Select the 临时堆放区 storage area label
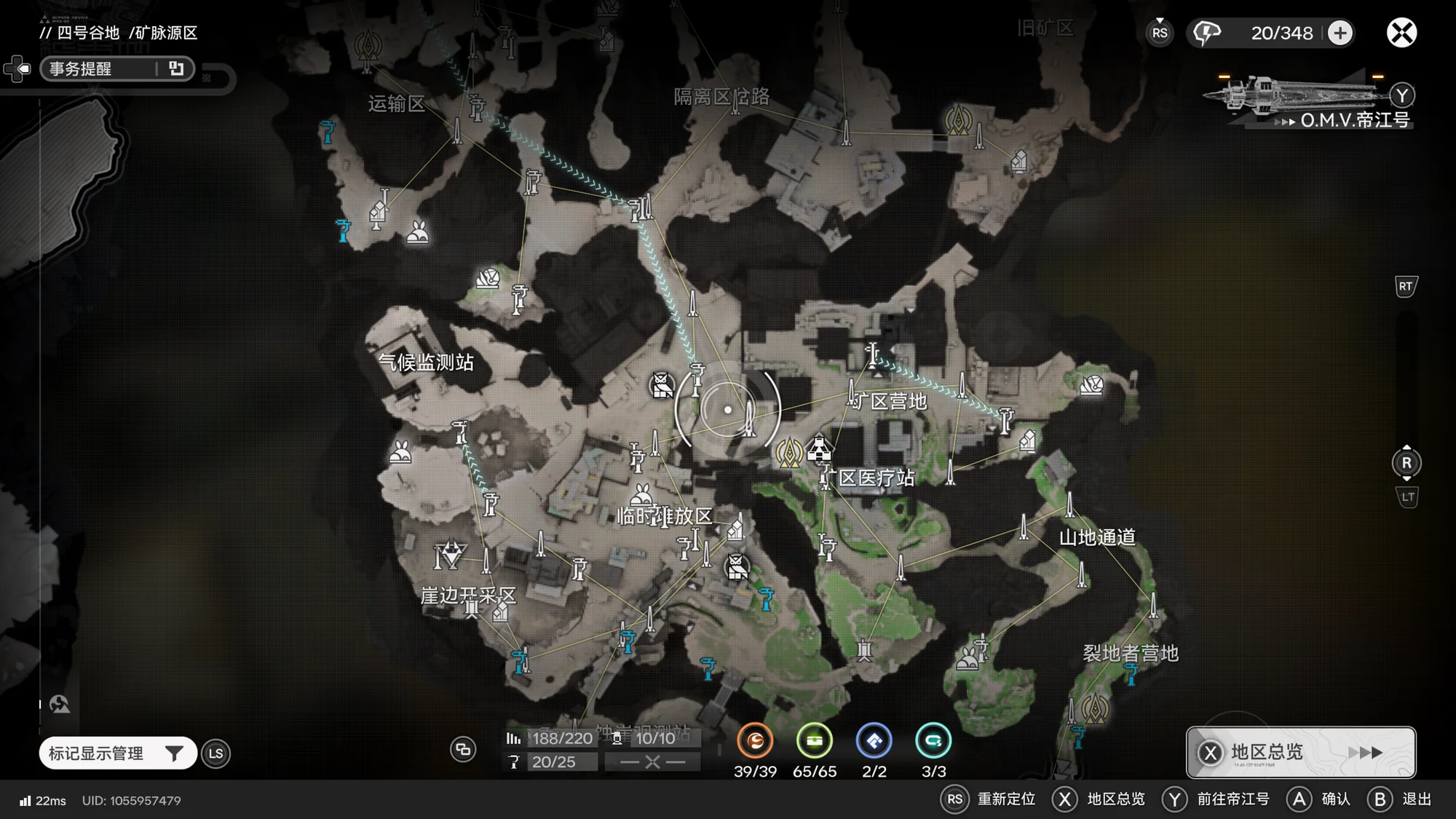 click(665, 516)
